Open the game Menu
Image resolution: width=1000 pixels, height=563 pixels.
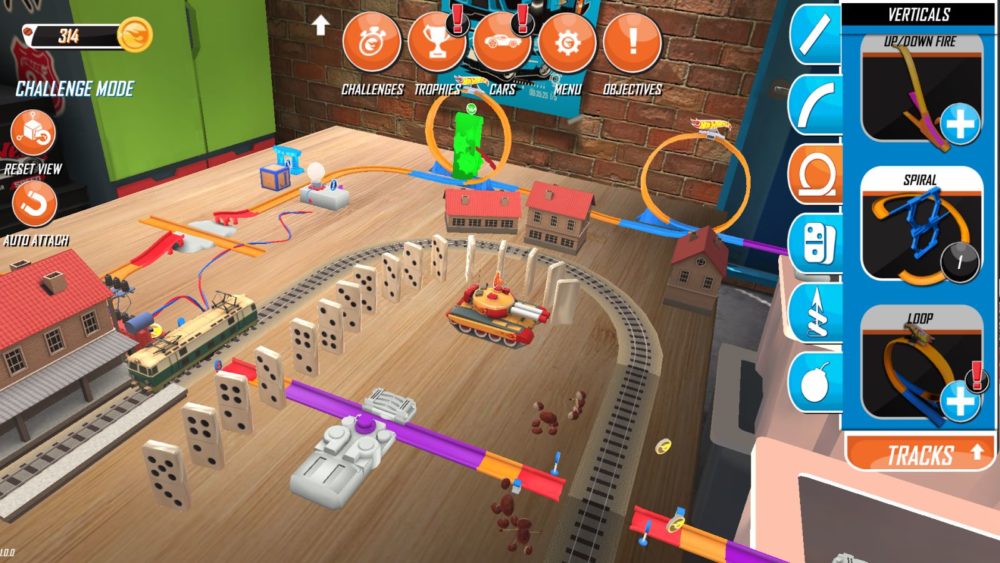(x=567, y=43)
